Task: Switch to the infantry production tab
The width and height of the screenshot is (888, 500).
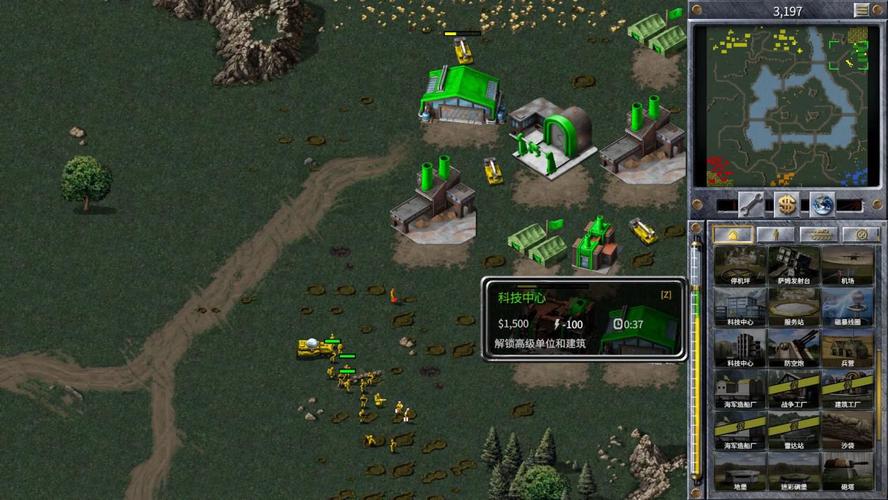Action: pyautogui.click(x=775, y=234)
